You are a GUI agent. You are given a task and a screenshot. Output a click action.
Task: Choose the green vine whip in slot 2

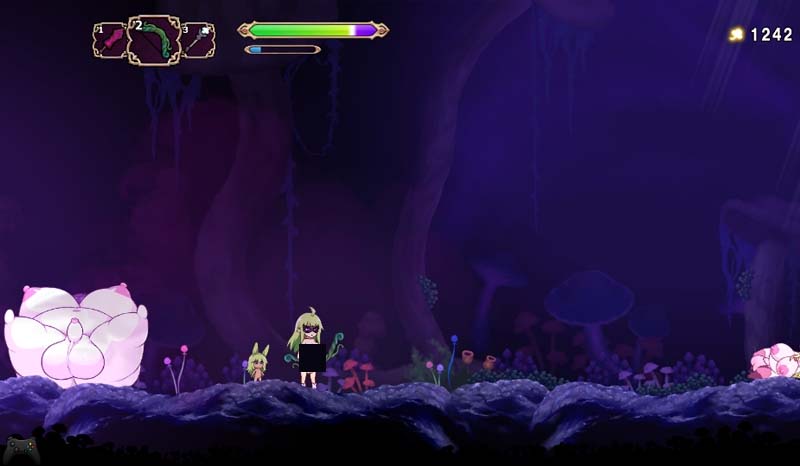pos(154,40)
